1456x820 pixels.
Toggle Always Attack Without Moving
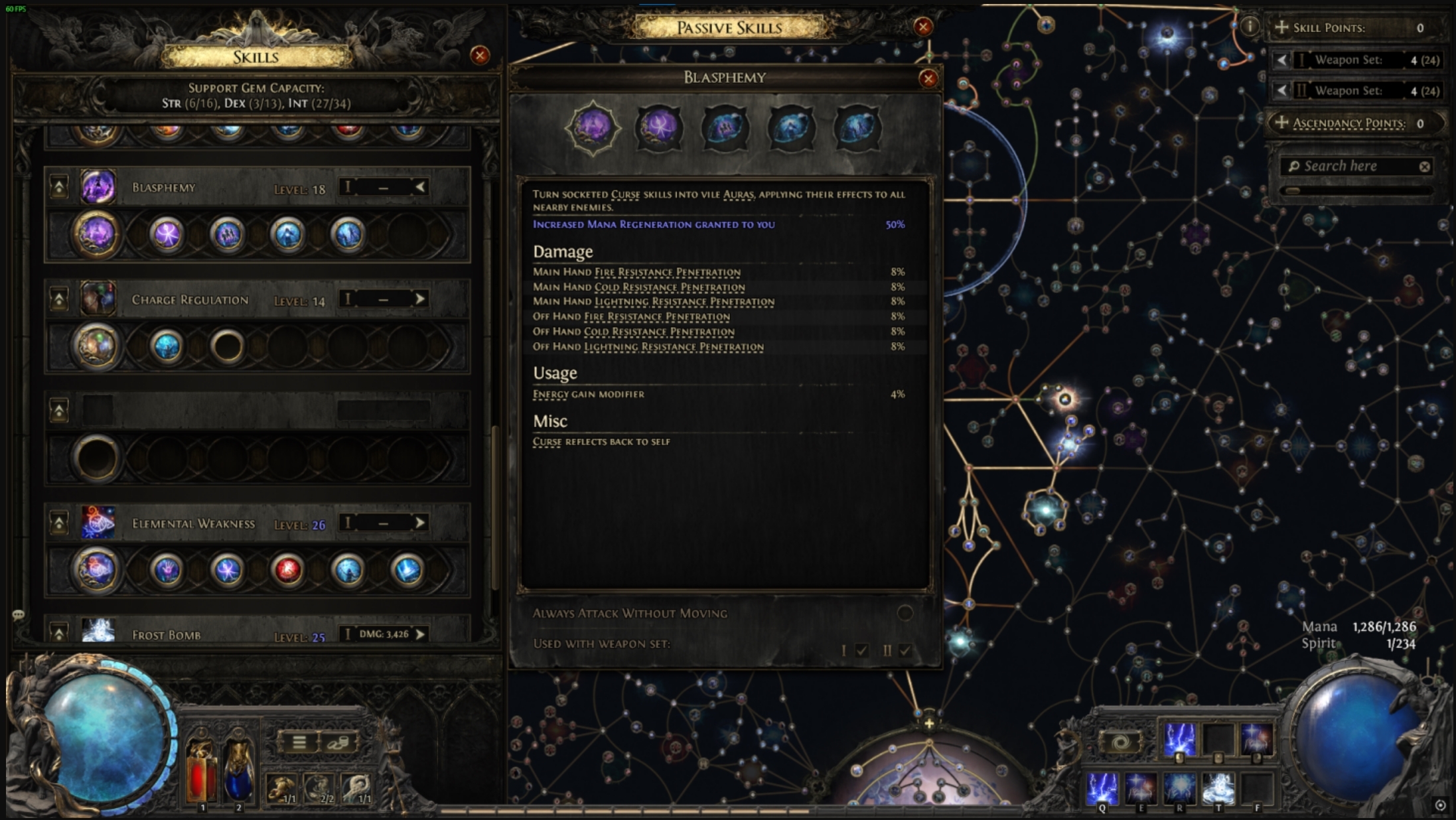point(905,613)
